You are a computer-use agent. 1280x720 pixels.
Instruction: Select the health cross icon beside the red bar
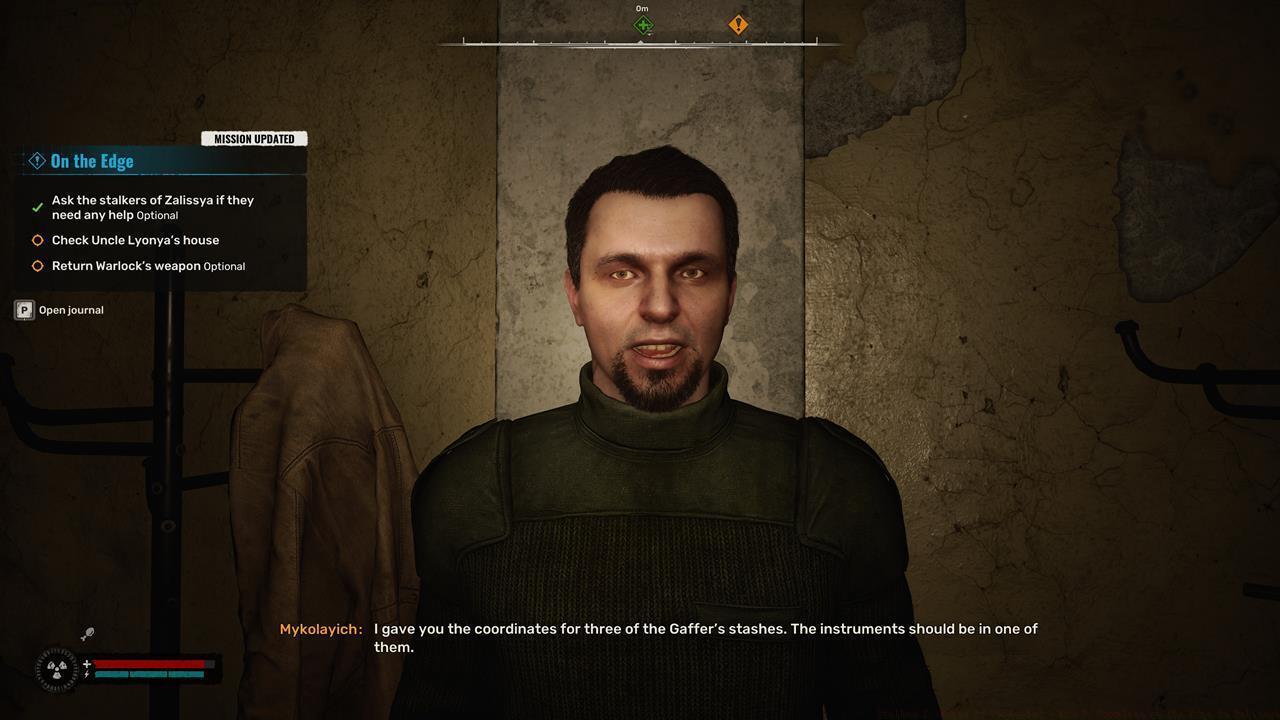[87, 662]
